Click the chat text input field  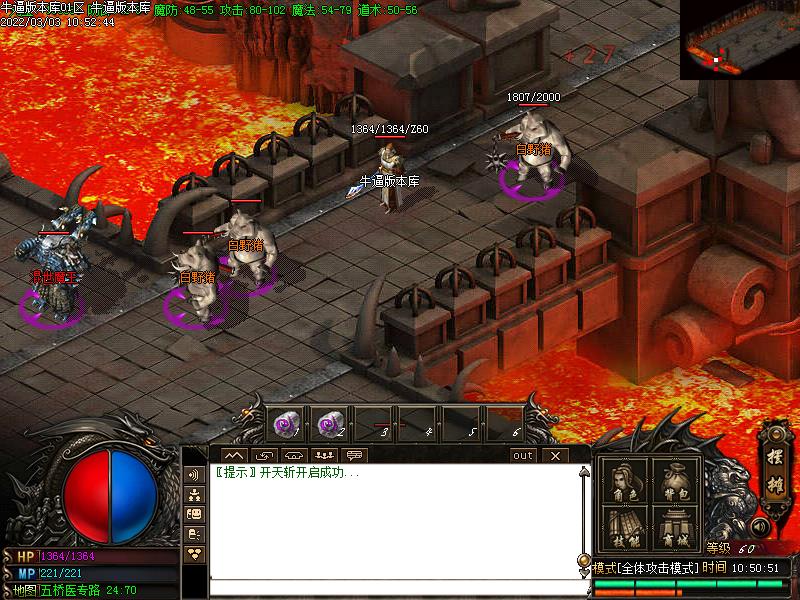[x=395, y=587]
